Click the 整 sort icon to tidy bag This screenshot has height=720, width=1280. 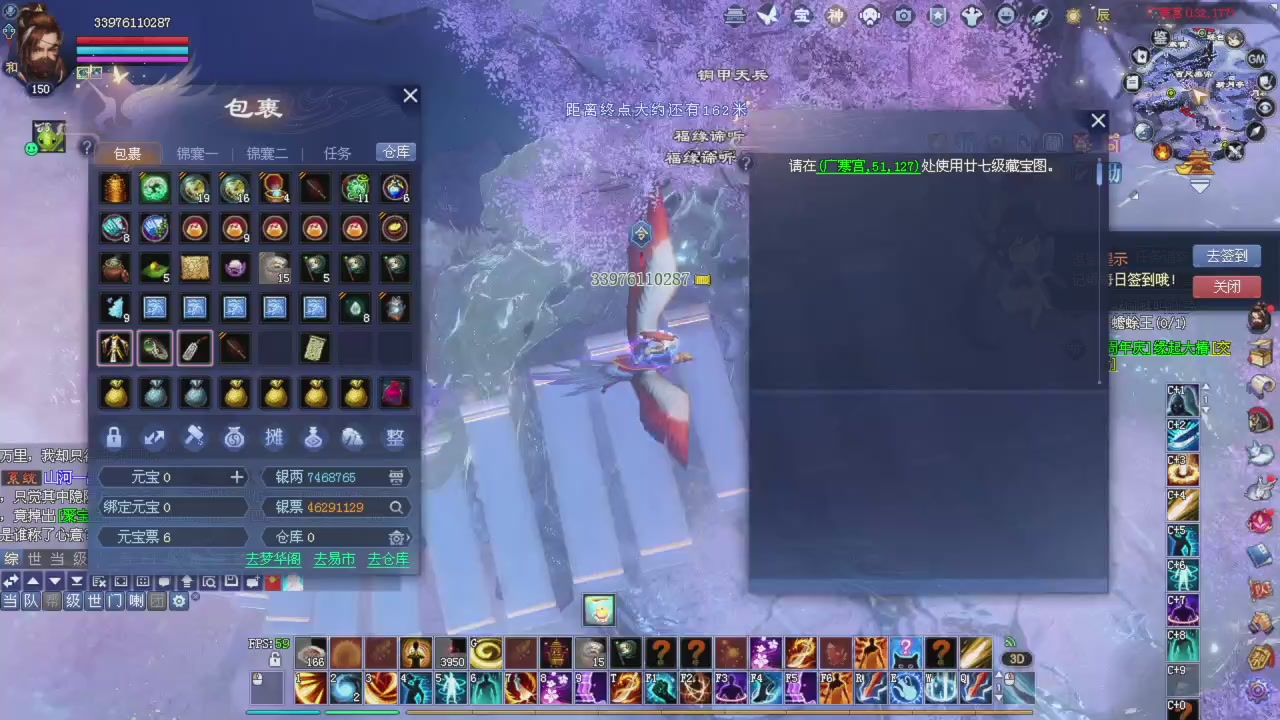coord(394,437)
